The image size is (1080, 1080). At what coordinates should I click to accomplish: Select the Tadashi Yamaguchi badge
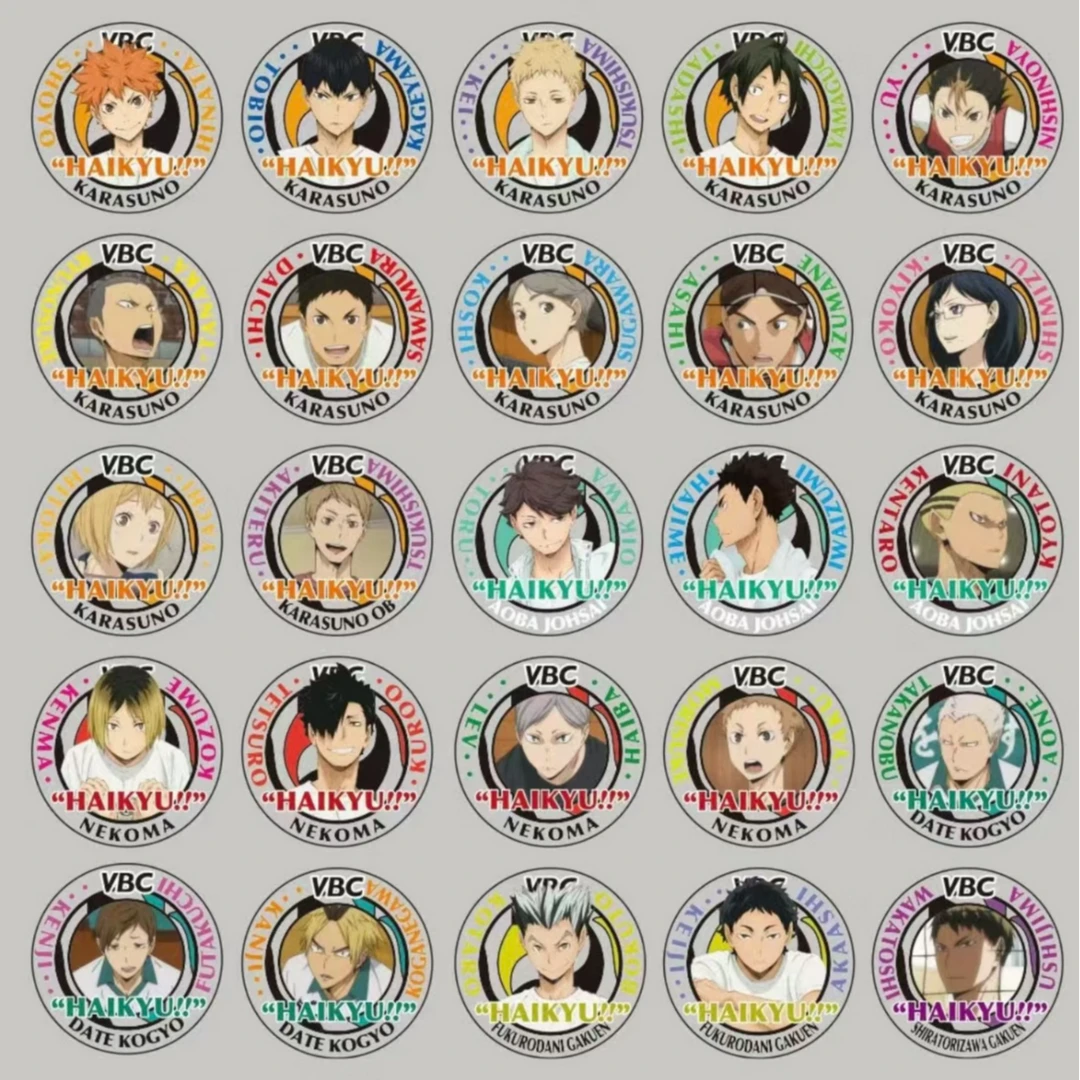point(757,117)
